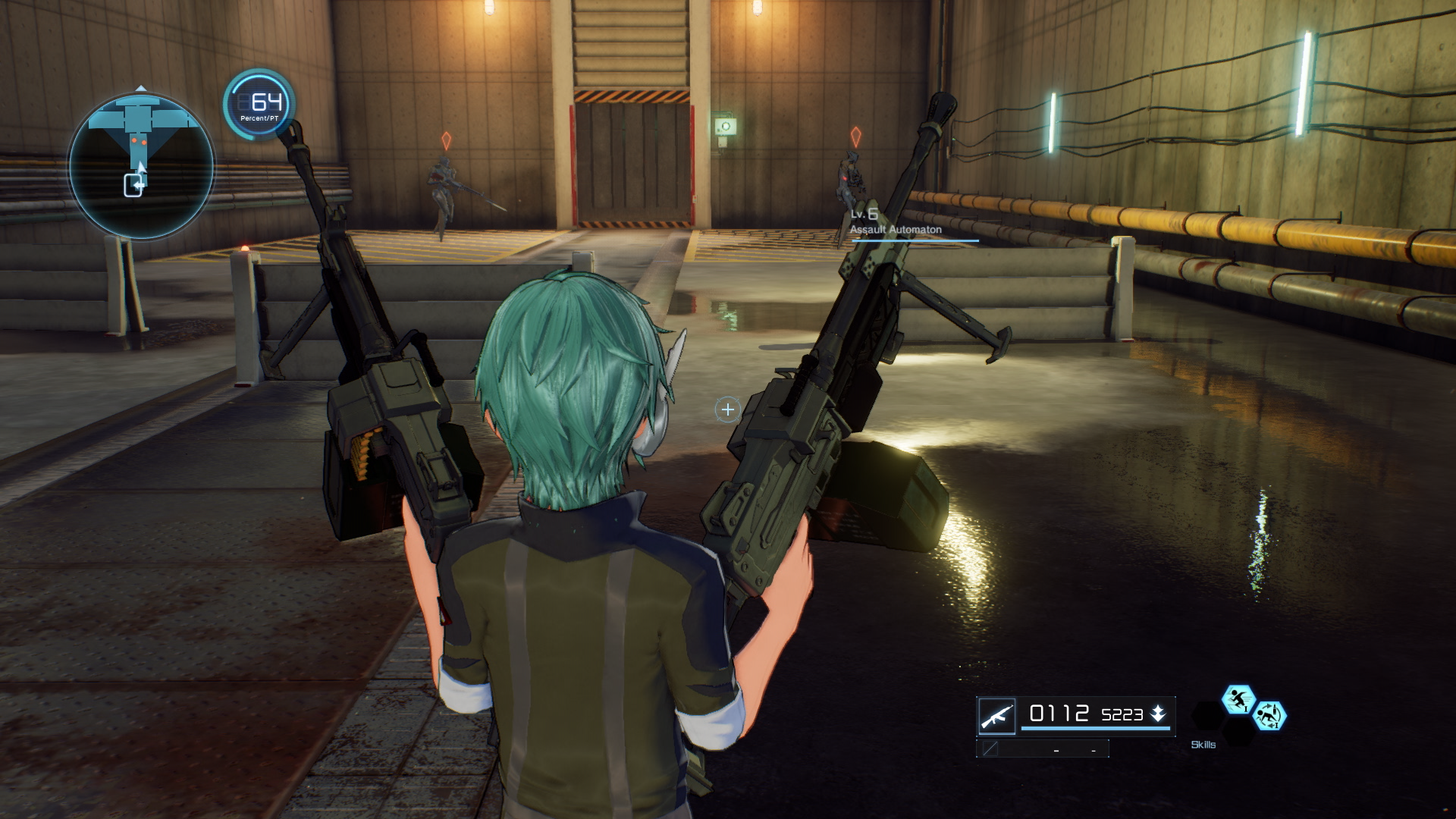Click the grenade item slot icon

(x=990, y=749)
